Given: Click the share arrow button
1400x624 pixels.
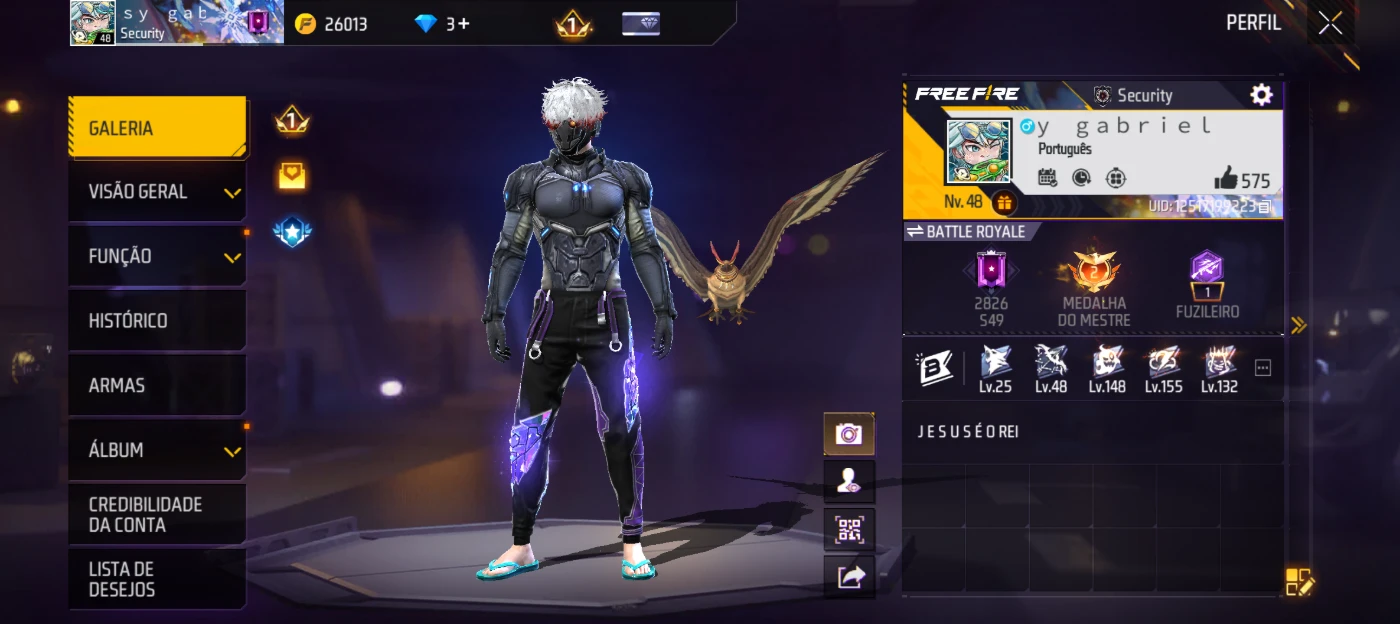Looking at the screenshot, I should coord(849,577).
